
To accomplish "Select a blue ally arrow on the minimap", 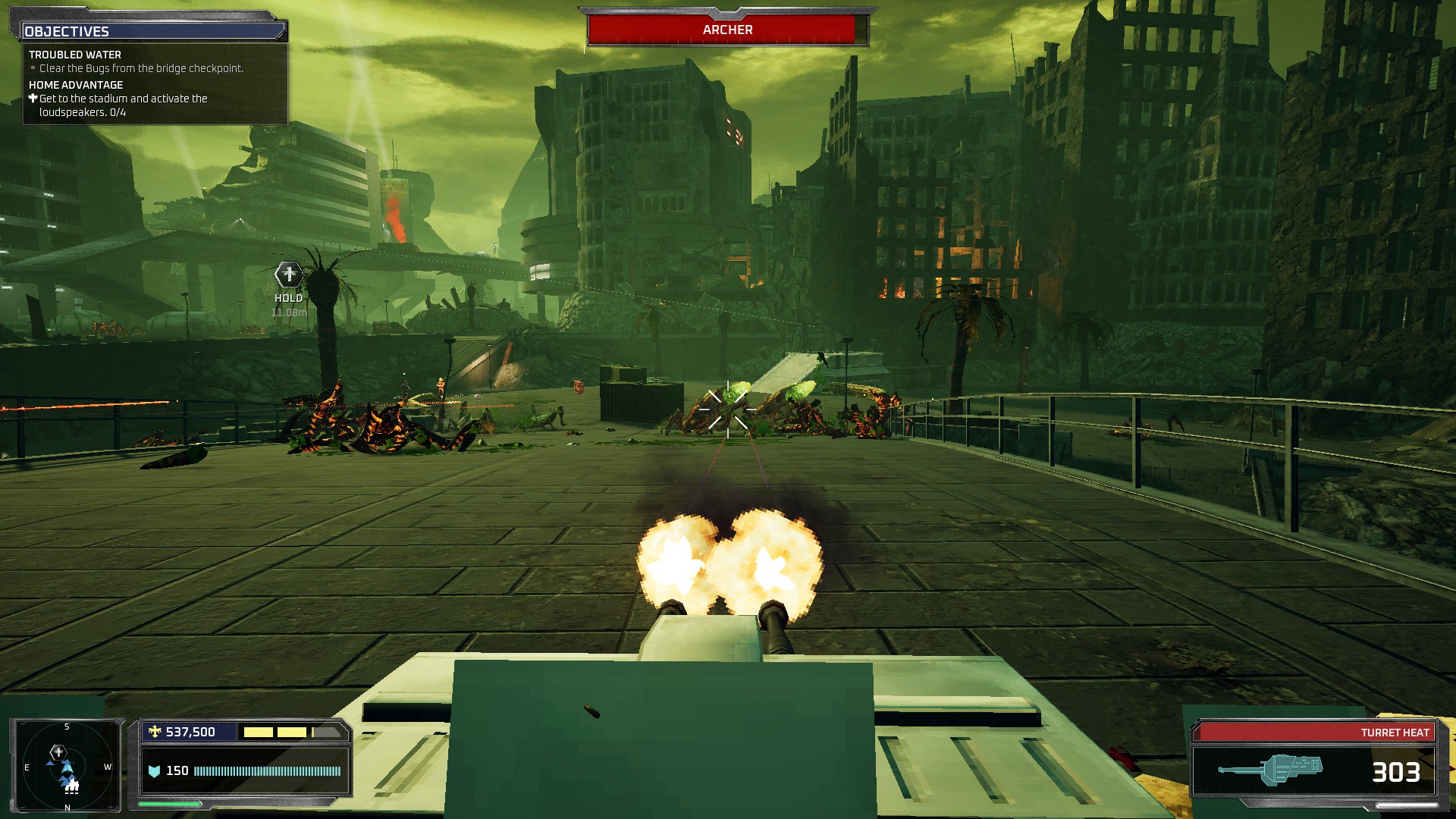I will pos(50,764).
